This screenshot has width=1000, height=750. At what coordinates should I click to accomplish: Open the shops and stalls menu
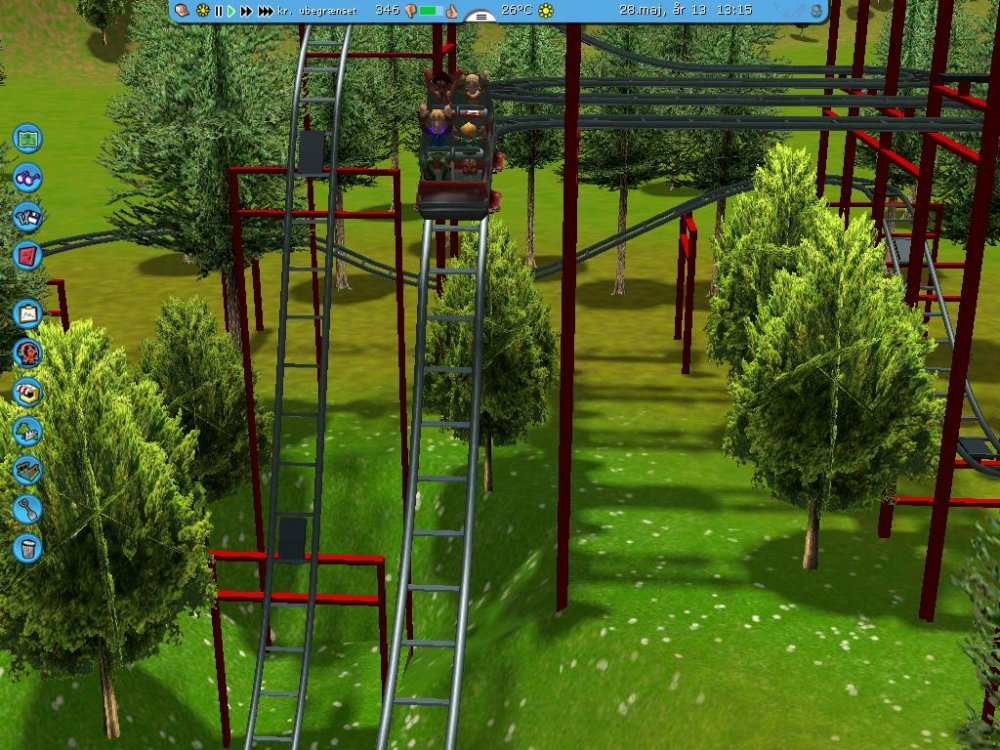27,391
